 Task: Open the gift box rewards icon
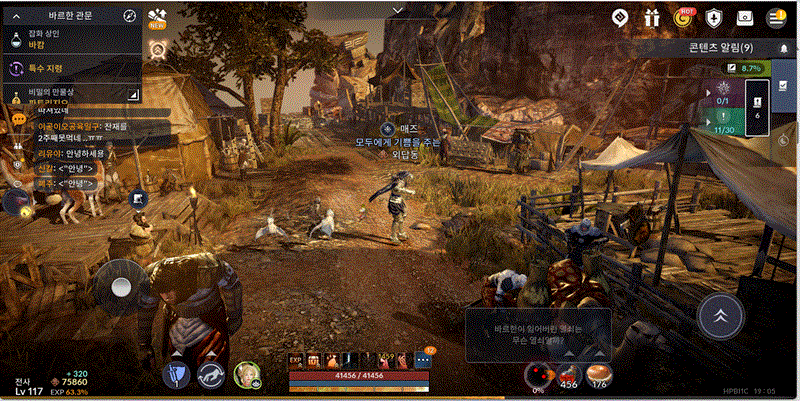point(652,17)
